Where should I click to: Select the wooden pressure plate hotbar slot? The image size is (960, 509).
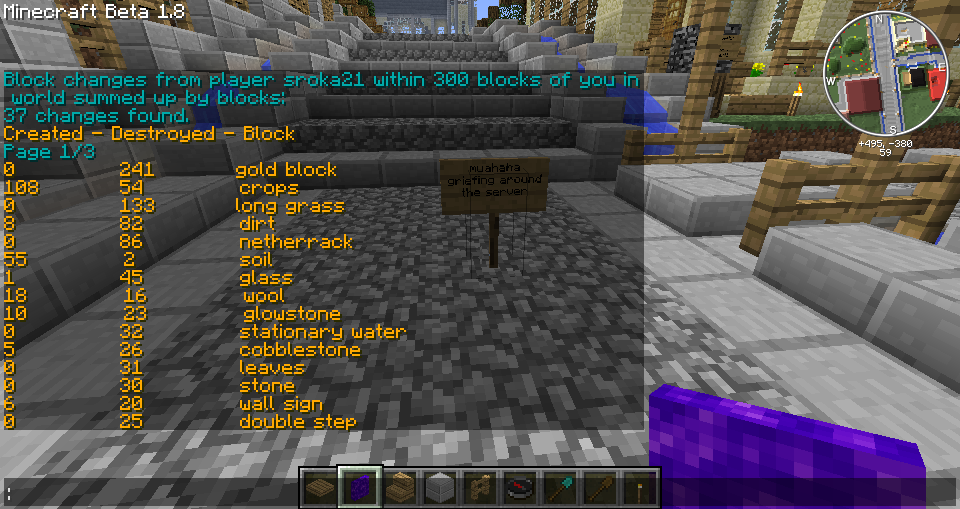[x=320, y=487]
